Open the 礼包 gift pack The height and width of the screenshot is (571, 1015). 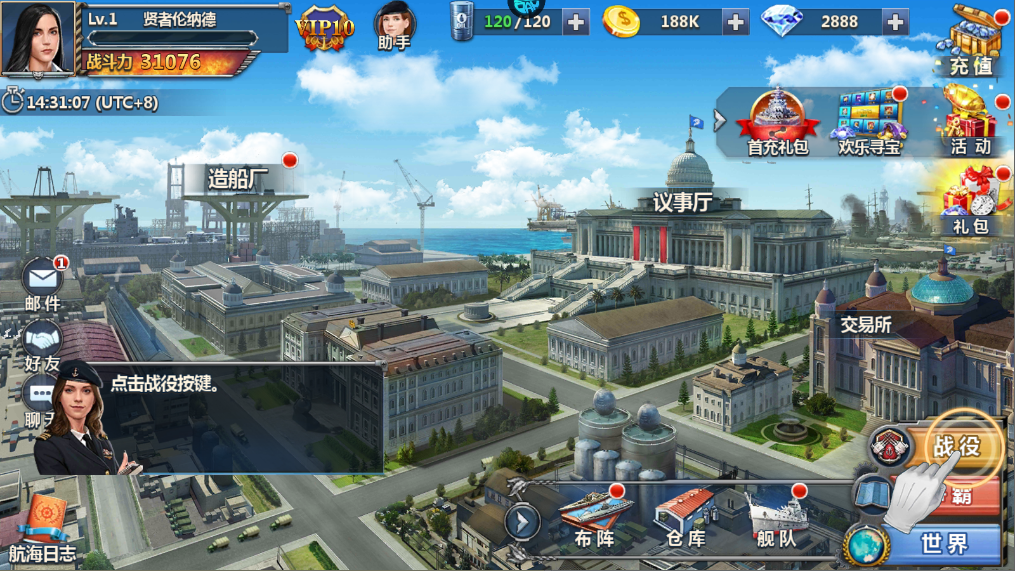[968, 202]
